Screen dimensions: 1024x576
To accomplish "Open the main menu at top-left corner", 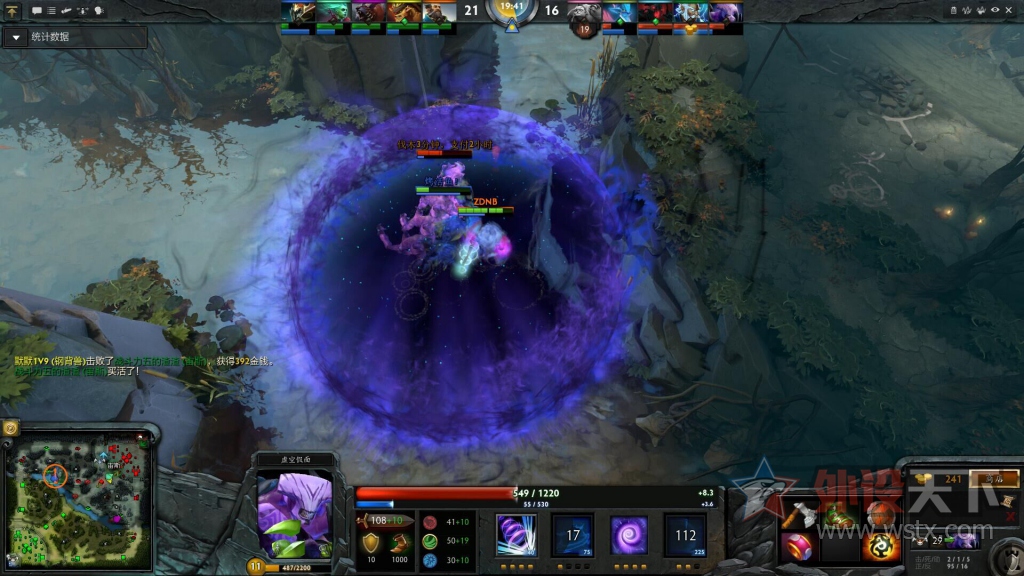I will coord(13,10).
